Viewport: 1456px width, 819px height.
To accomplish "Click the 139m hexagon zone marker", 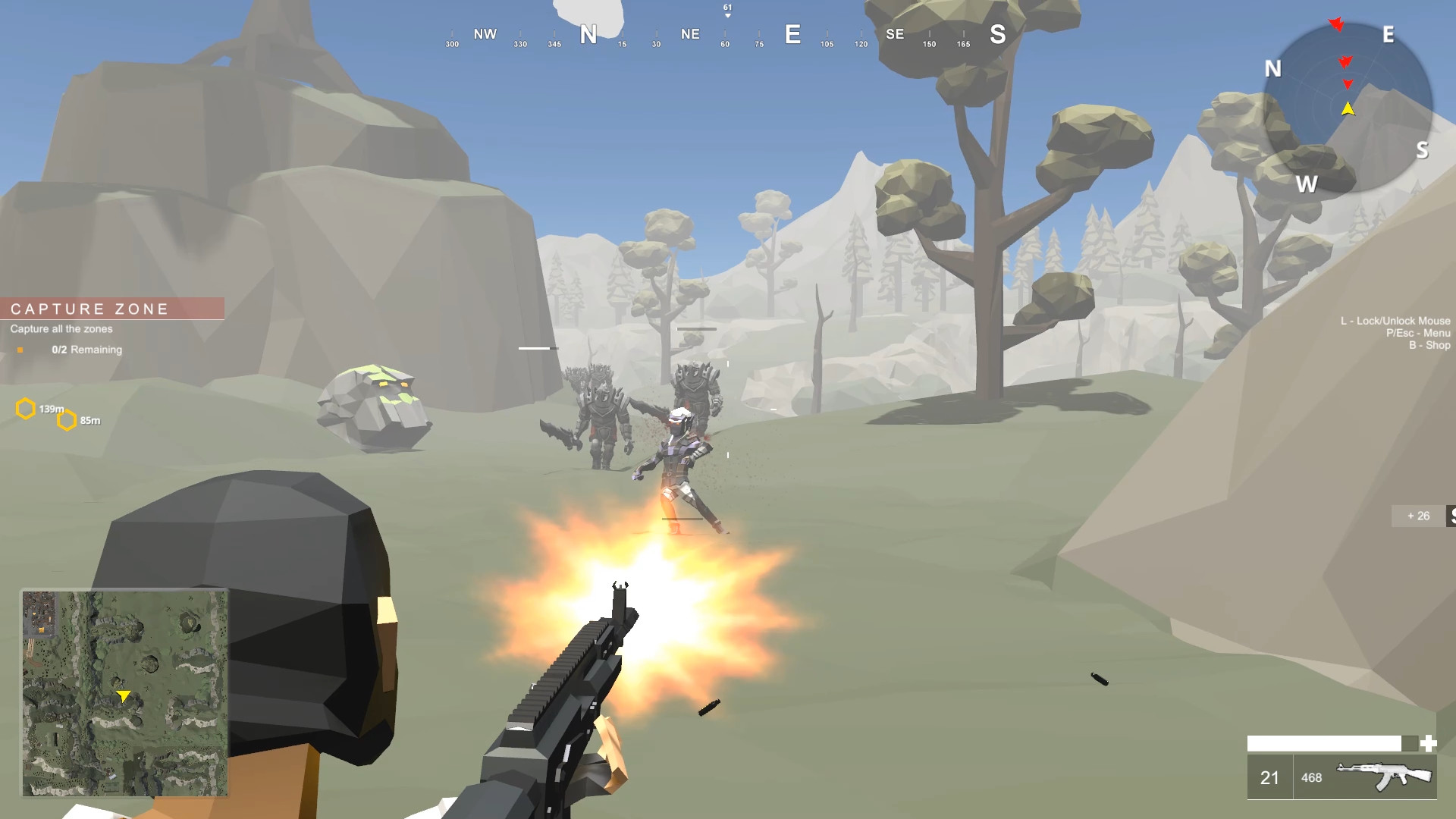I will [27, 408].
